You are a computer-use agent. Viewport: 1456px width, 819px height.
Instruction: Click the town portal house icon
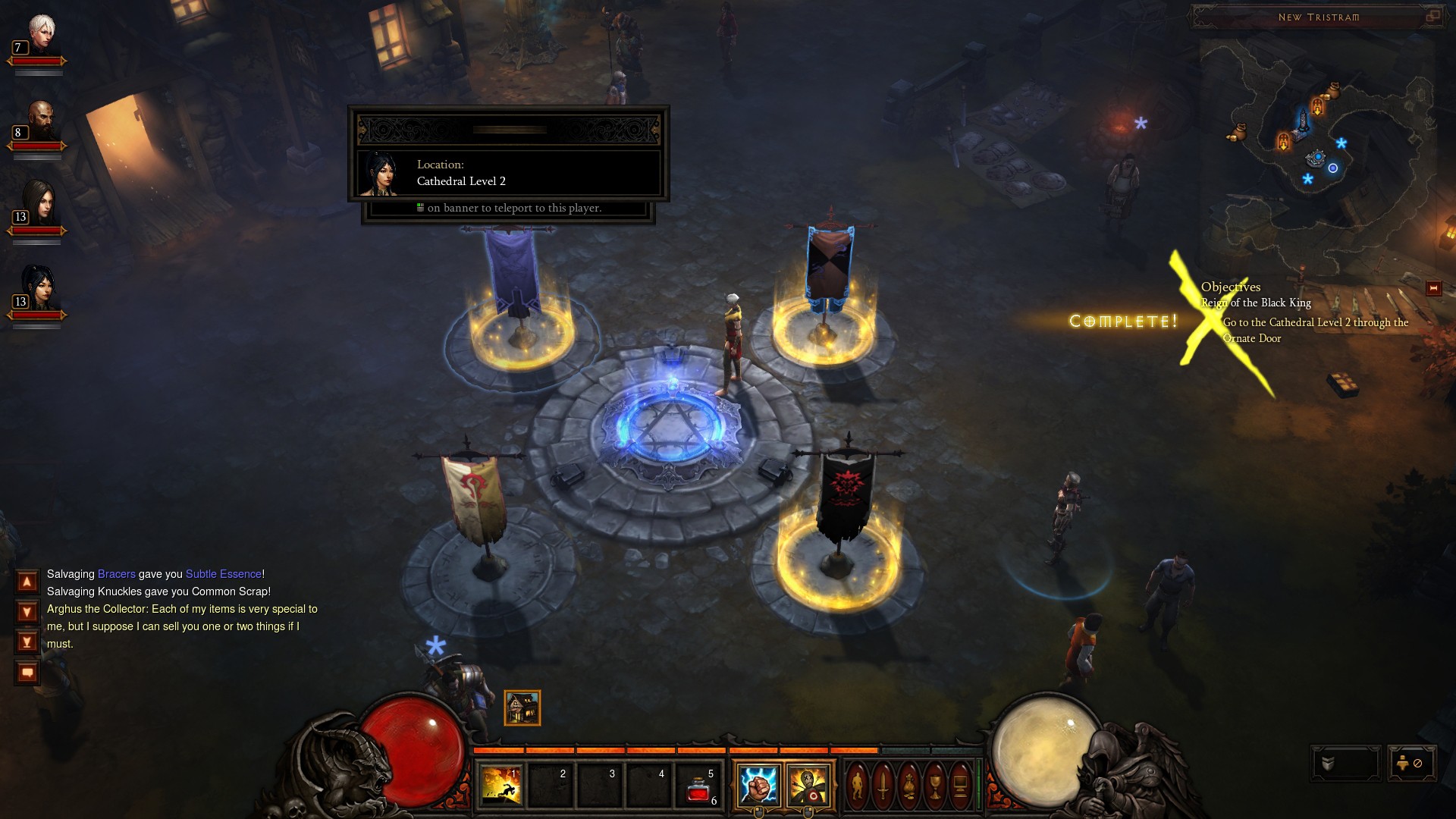point(522,708)
